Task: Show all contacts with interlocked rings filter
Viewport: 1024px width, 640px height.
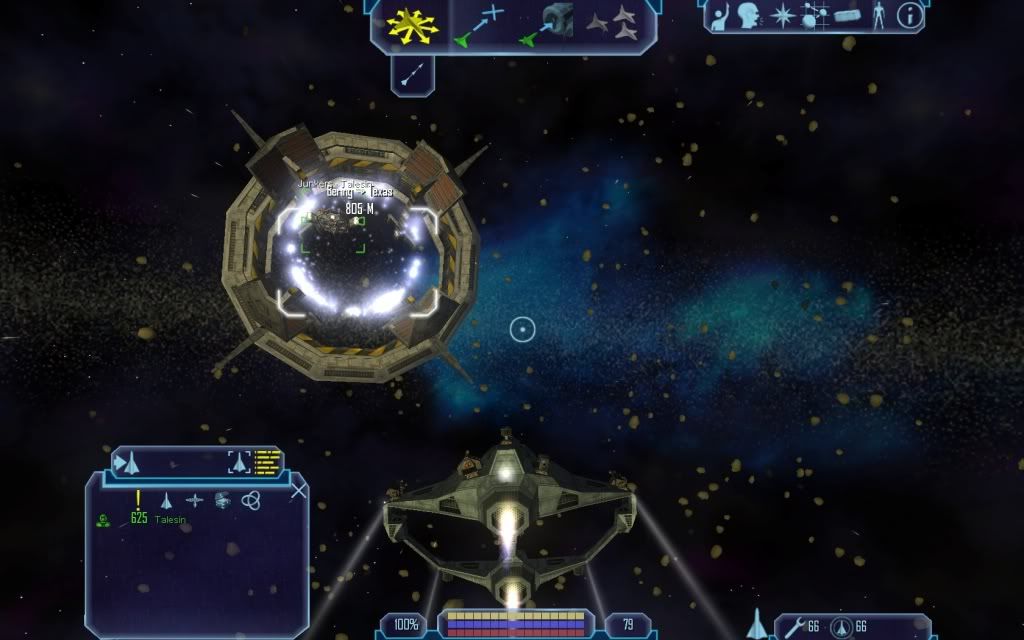Action: 250,499
